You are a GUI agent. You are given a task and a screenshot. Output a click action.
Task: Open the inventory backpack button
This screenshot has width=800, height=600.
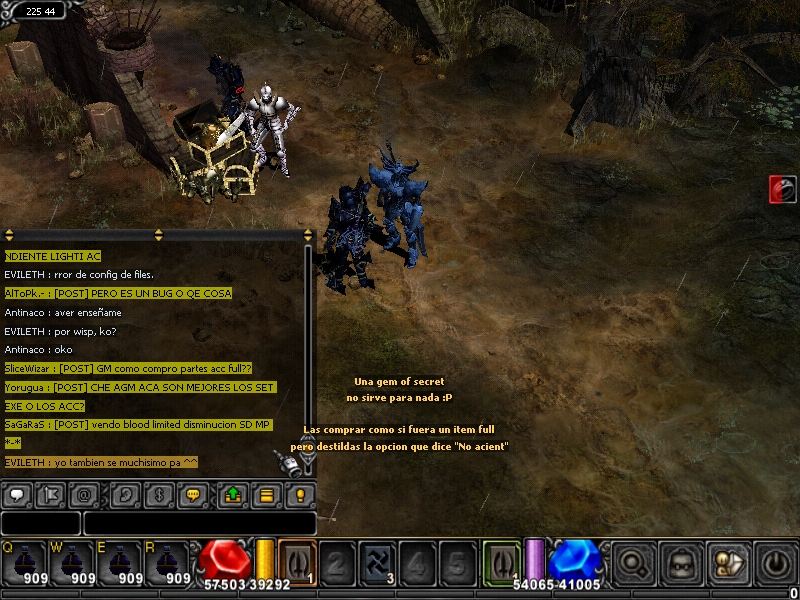(x=681, y=564)
